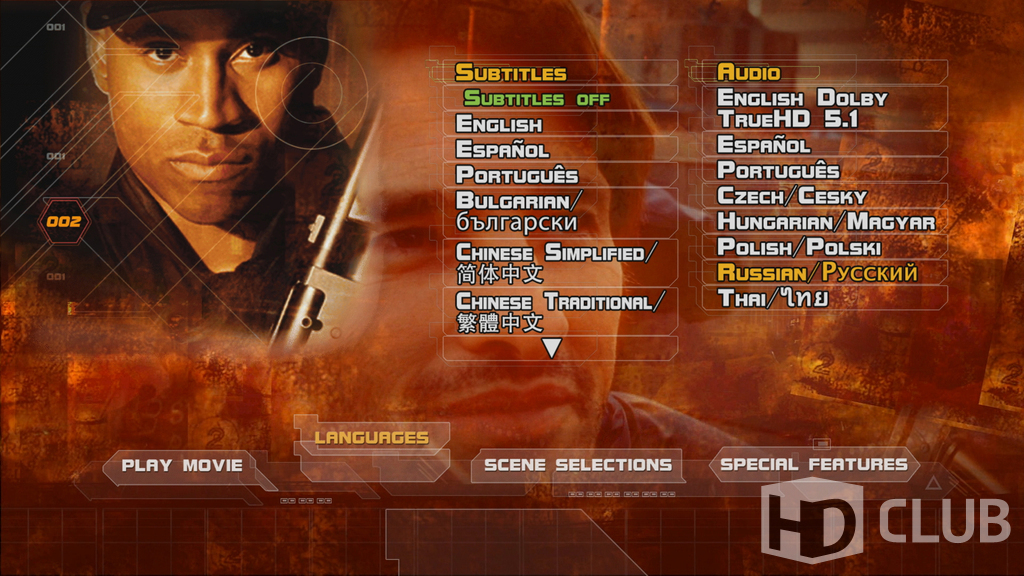This screenshot has width=1024, height=576.
Task: Select English Dolby TrueHD 5.1 audio
Action: click(x=802, y=109)
